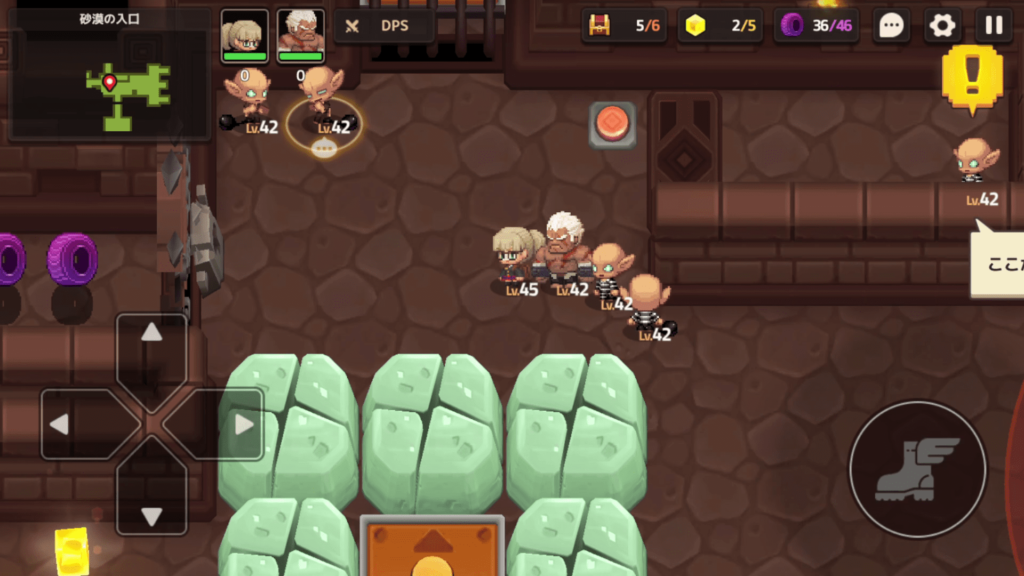Open the chat speech bubble
The width and height of the screenshot is (1024, 576).
pos(891,26)
